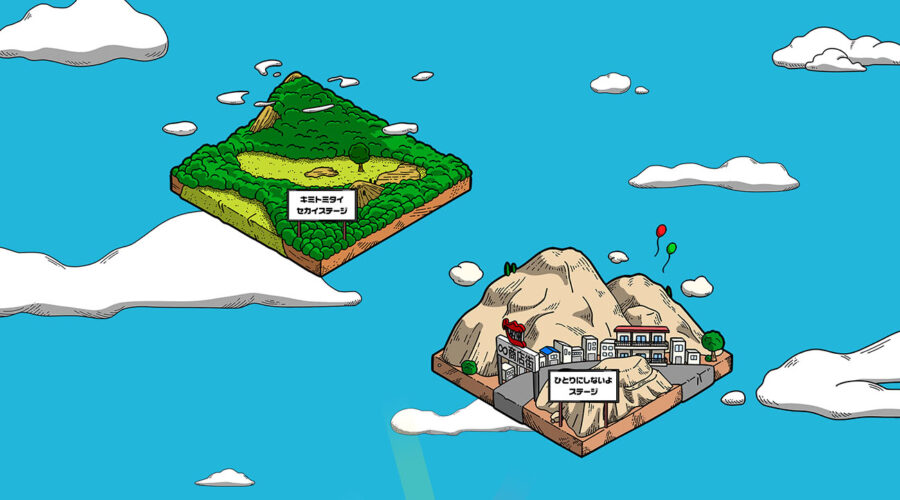
Task: Select the キミトミタイセカイステージ forest island
Action: [320, 170]
